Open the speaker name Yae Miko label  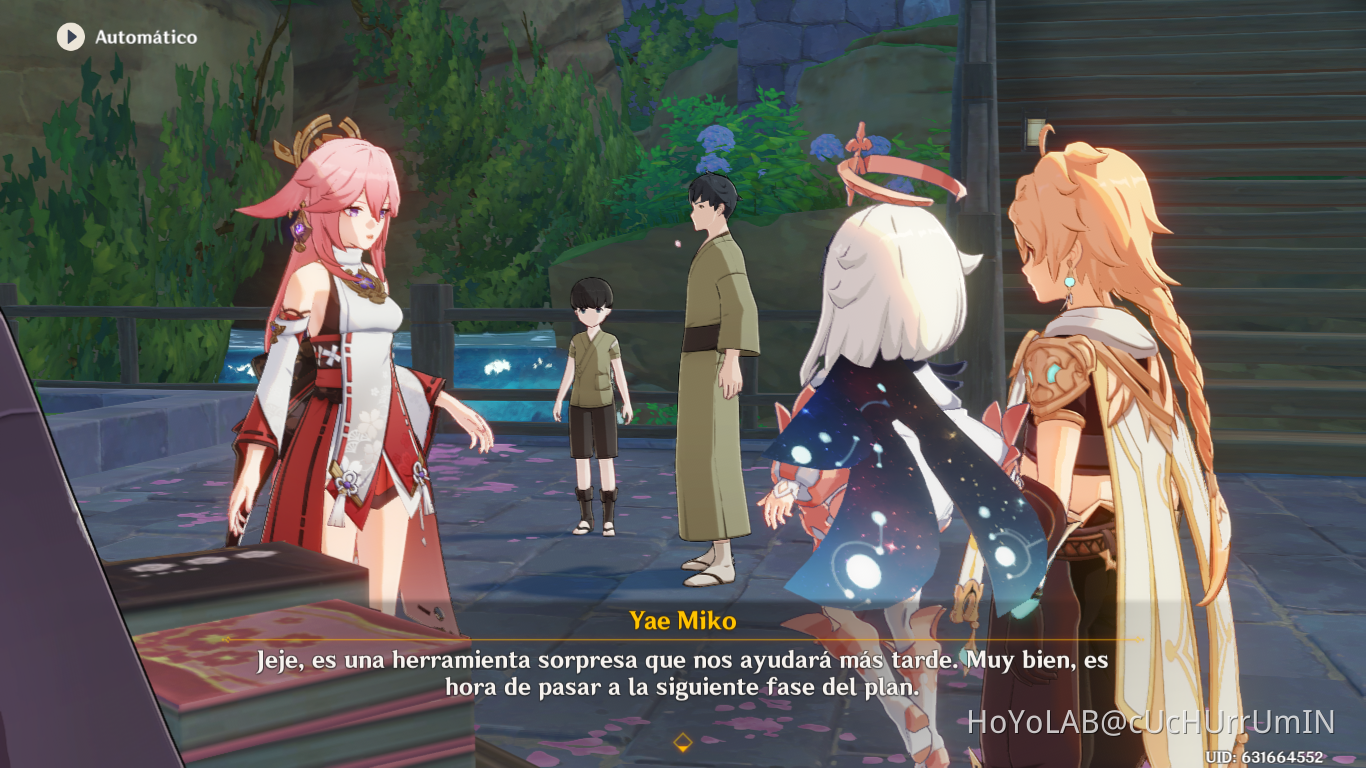pyautogui.click(x=683, y=620)
